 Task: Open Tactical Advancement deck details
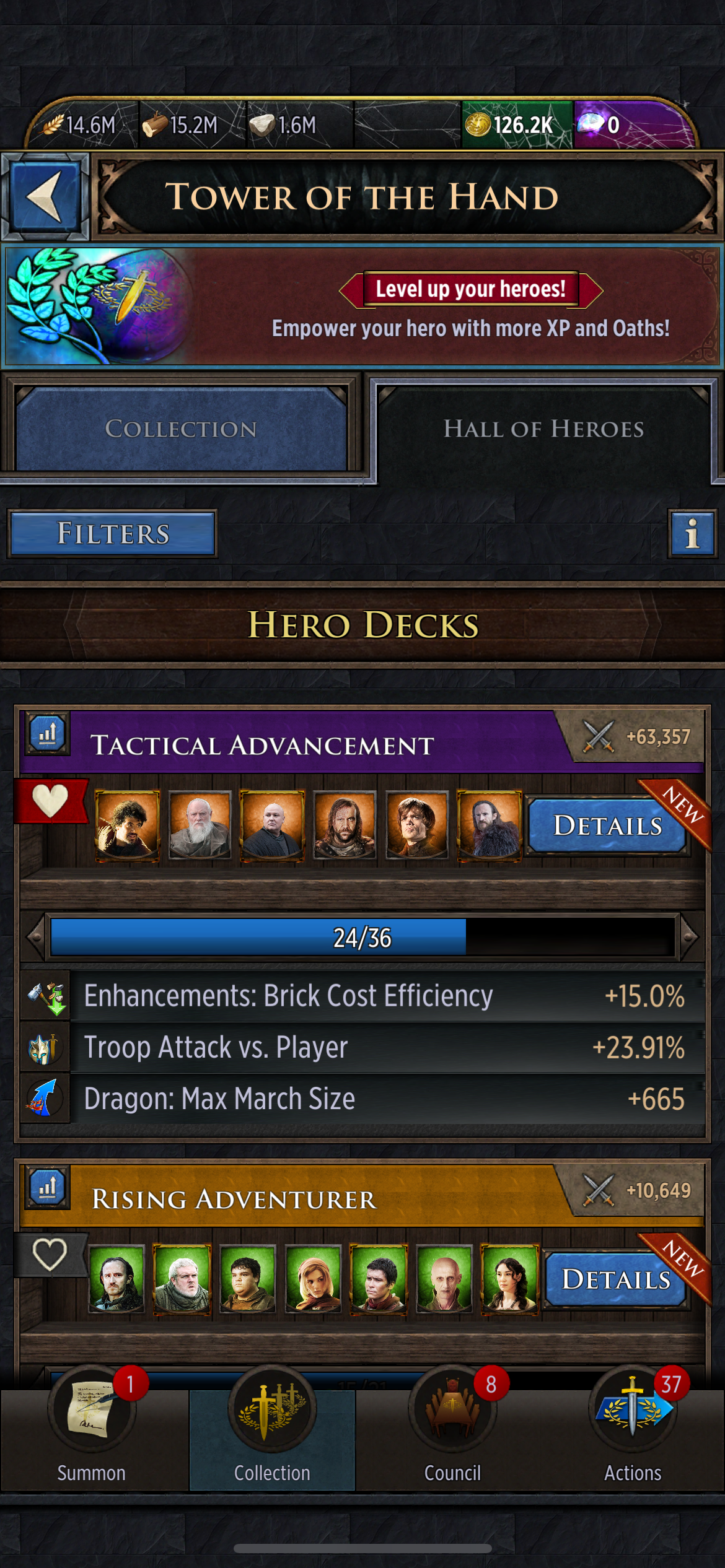(607, 825)
